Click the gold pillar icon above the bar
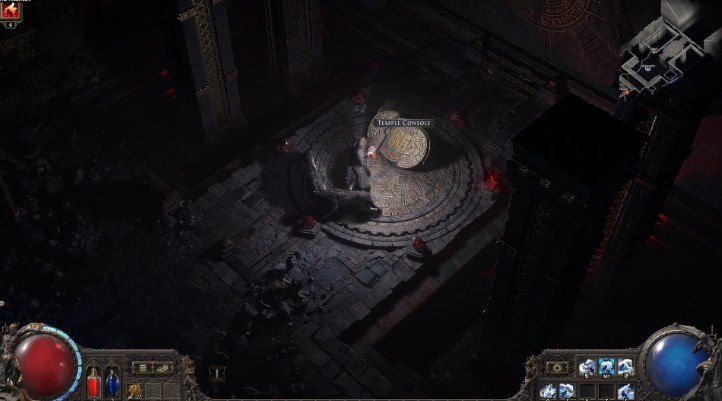Screen dimensions: 722x401 (216, 373)
